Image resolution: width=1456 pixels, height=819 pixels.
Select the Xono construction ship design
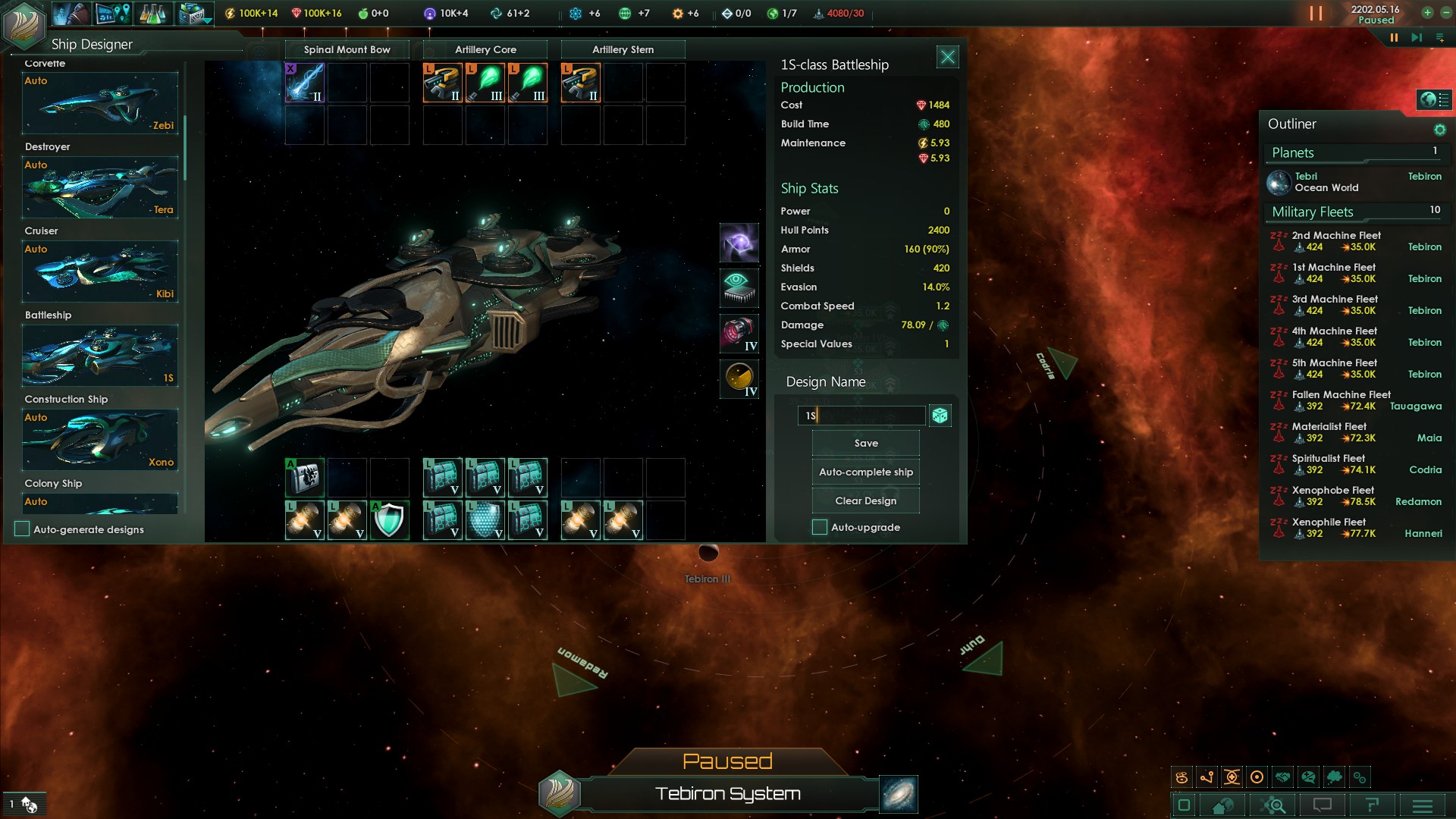pyautogui.click(x=100, y=440)
